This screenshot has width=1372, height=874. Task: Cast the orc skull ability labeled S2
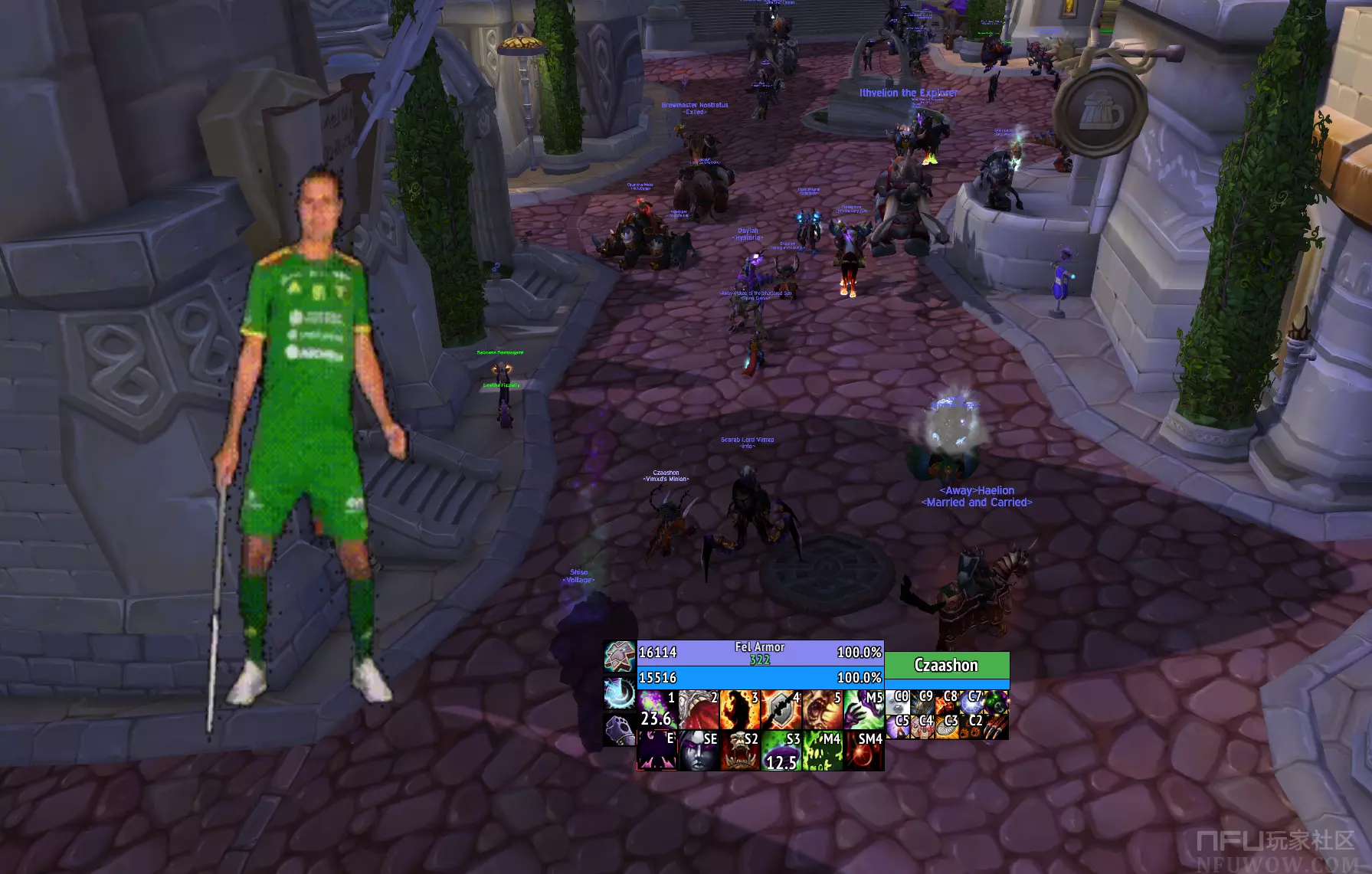[x=740, y=751]
